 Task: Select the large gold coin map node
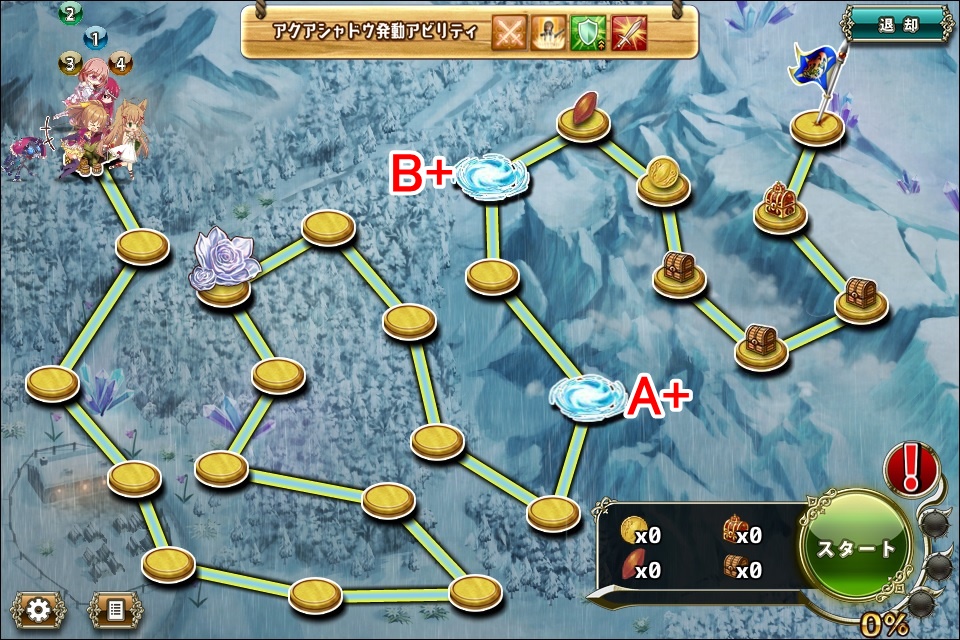(662, 176)
